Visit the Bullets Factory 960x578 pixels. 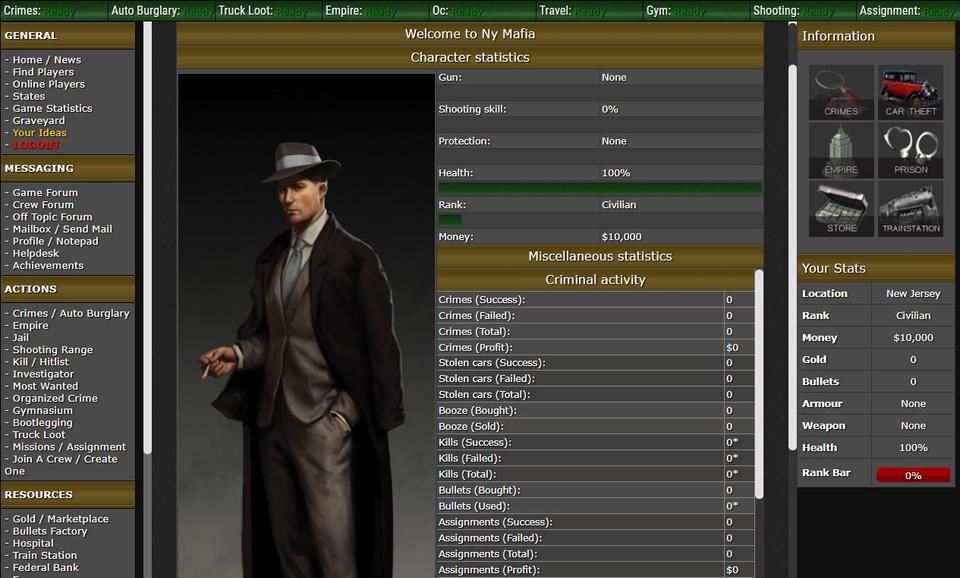point(50,531)
